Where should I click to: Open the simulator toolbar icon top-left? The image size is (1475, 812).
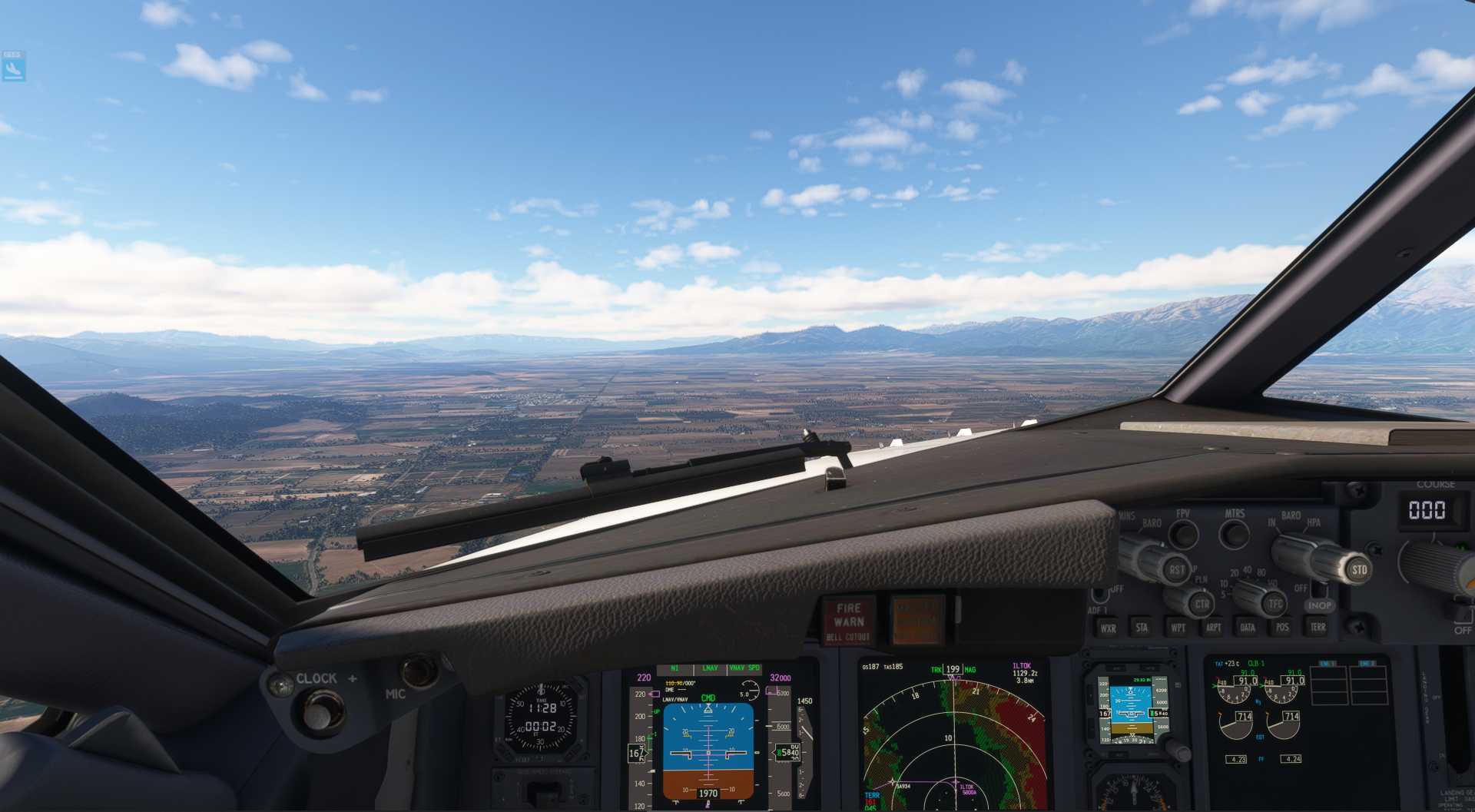point(14,65)
